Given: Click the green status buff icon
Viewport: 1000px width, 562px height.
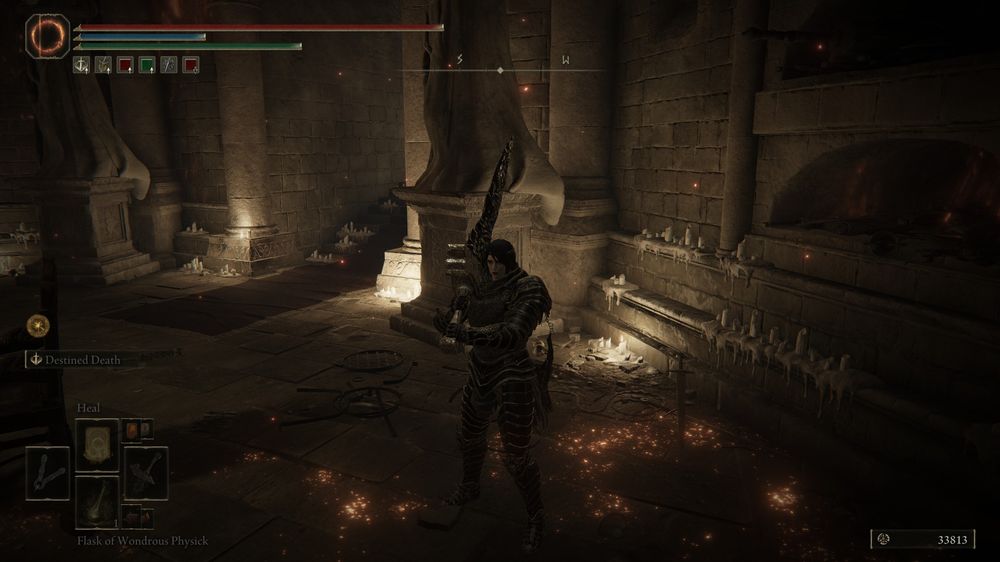Looking at the screenshot, I should click(x=148, y=65).
